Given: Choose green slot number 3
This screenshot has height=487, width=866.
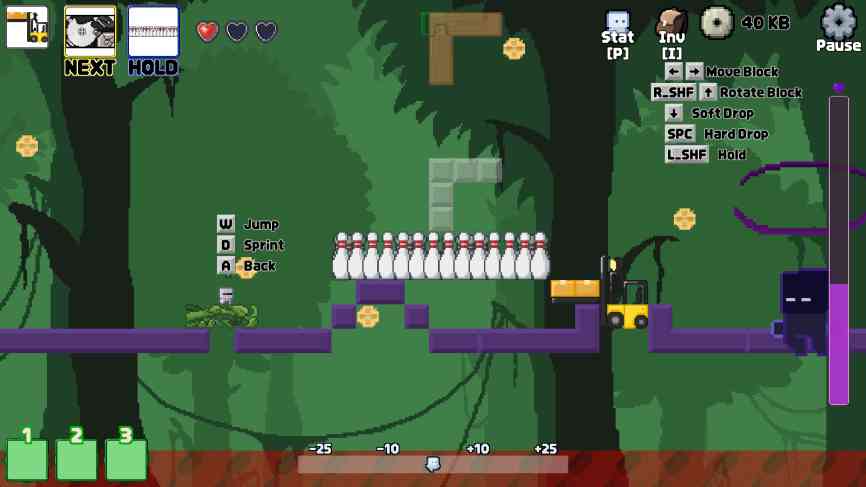Looking at the screenshot, I should 126,458.
